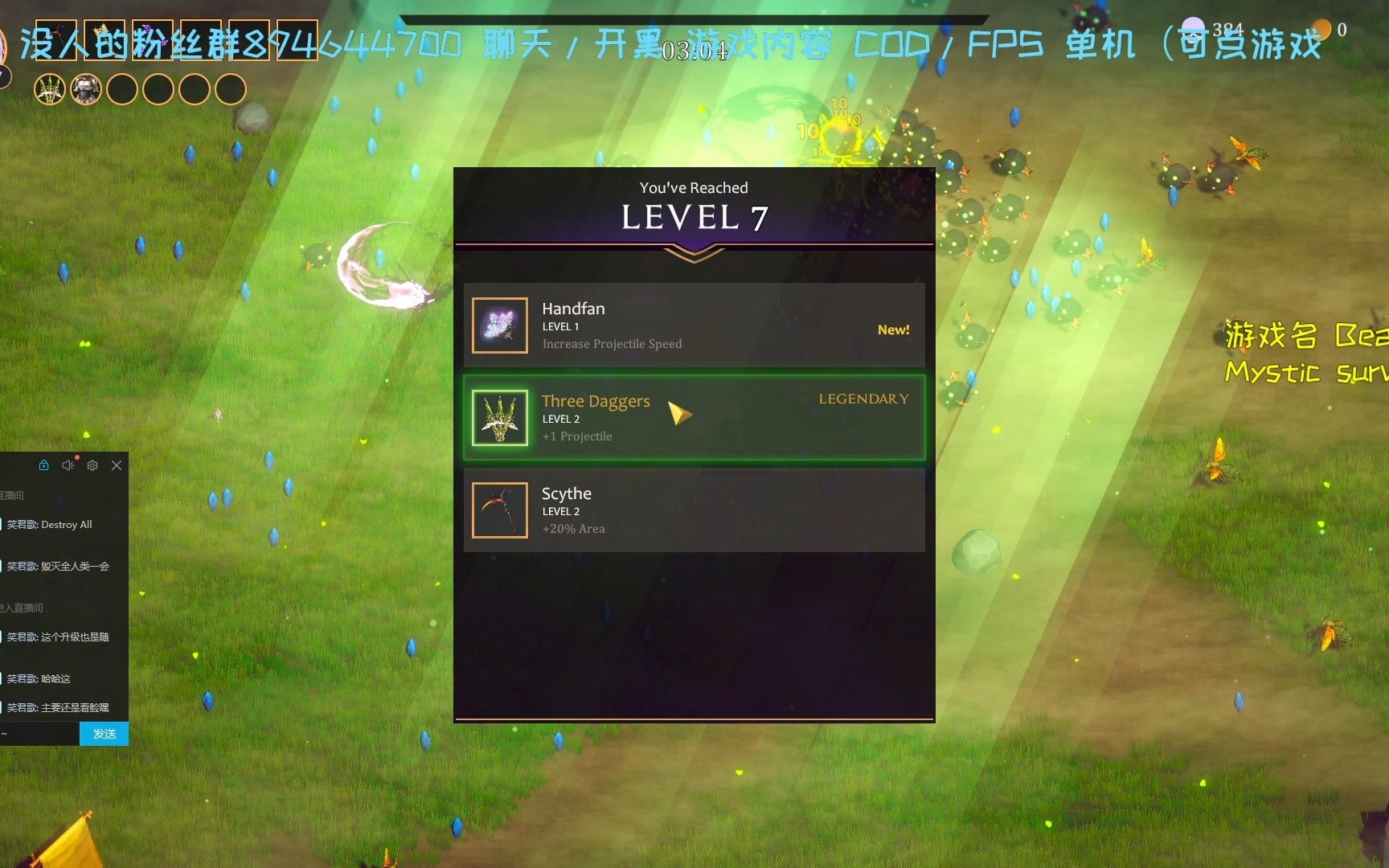Click the streamer's first circular avatar

pyautogui.click(x=50, y=89)
